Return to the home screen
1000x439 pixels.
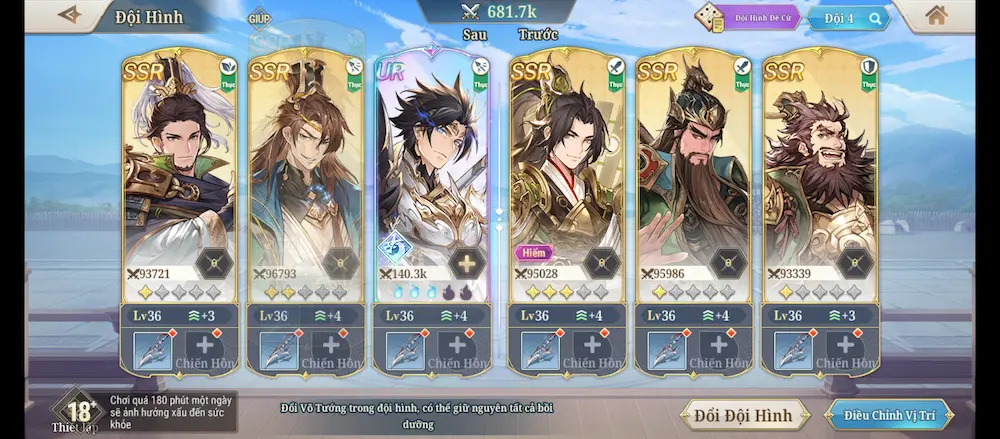click(x=936, y=16)
